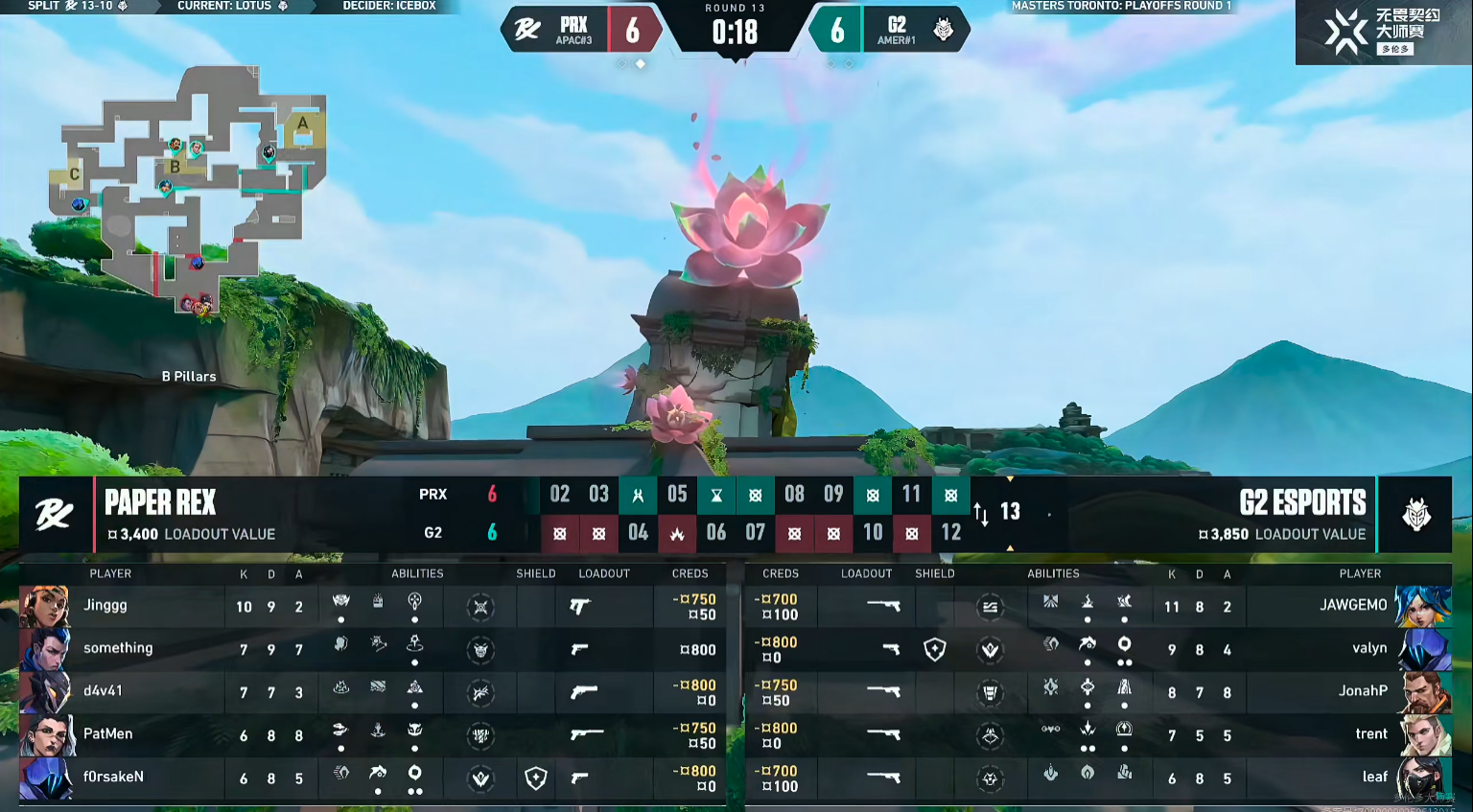
Task: Click JonahP's agent portrait
Action: 1423,691
